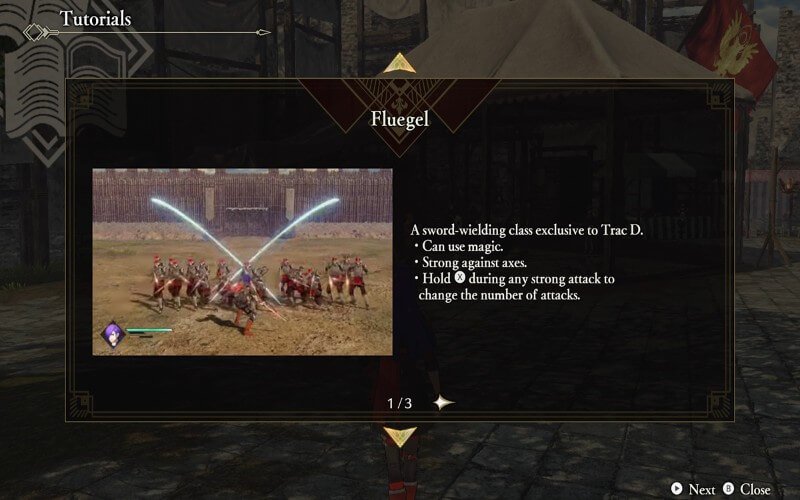Image resolution: width=800 pixels, height=500 pixels.
Task: Go to the next tutorial with the down arrow
Action: (400, 435)
